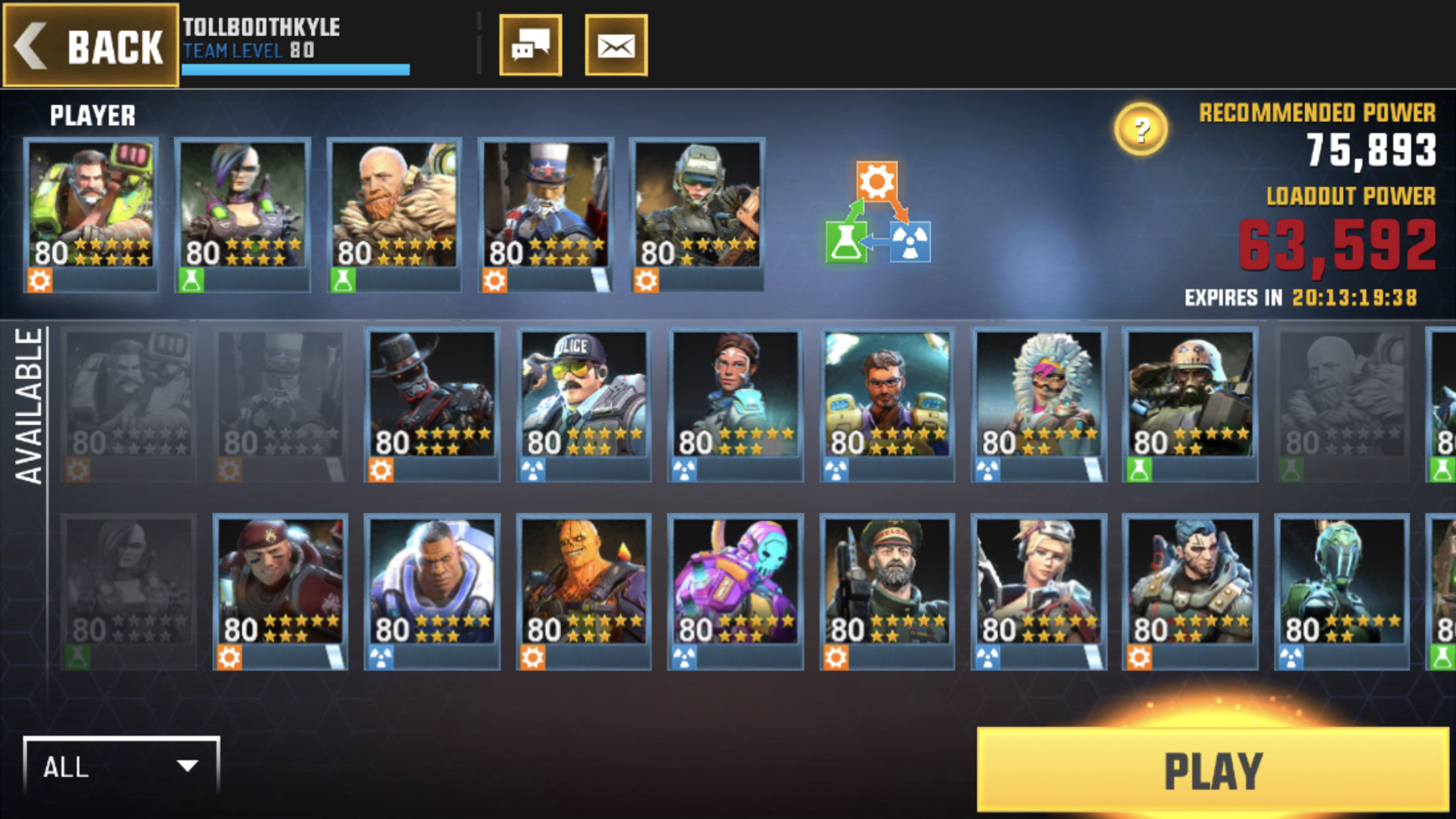
Task: Open the ALL hero filter dropdown
Action: coord(121,766)
